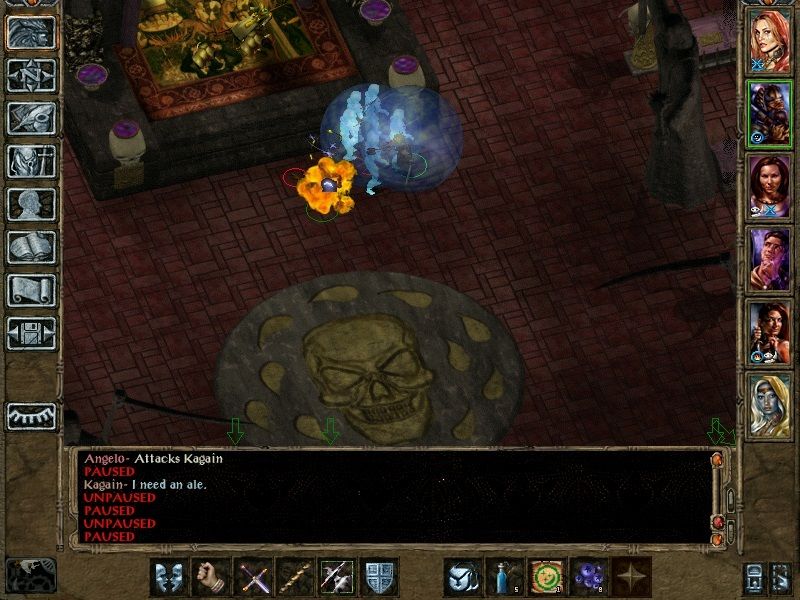The width and height of the screenshot is (800, 600).
Task: Toggle rest with the closed eye button
Action: [x=31, y=415]
